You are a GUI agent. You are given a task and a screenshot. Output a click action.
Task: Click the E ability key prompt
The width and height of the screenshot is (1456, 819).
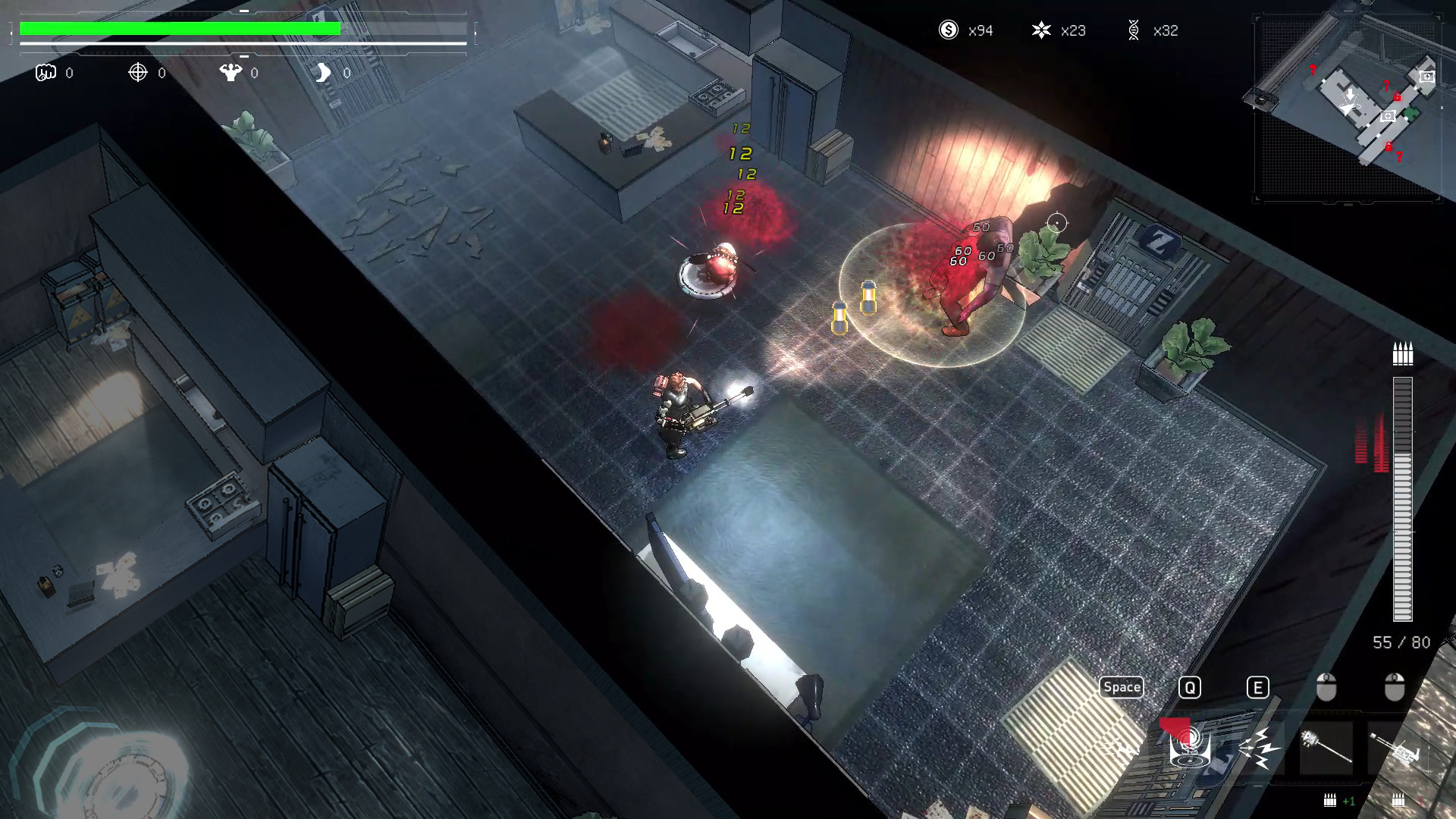click(x=1257, y=687)
